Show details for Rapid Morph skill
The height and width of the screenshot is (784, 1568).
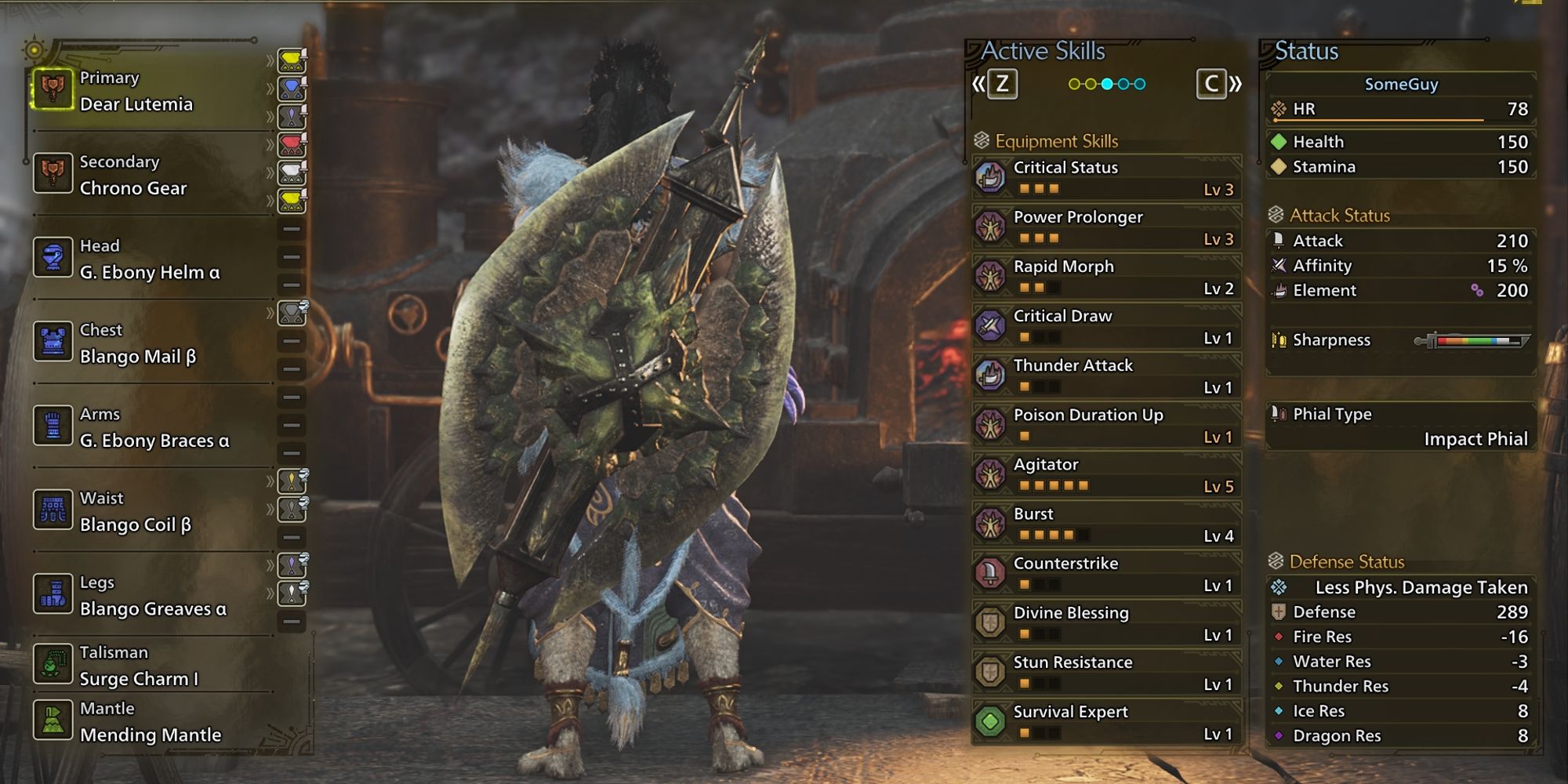click(x=1106, y=277)
